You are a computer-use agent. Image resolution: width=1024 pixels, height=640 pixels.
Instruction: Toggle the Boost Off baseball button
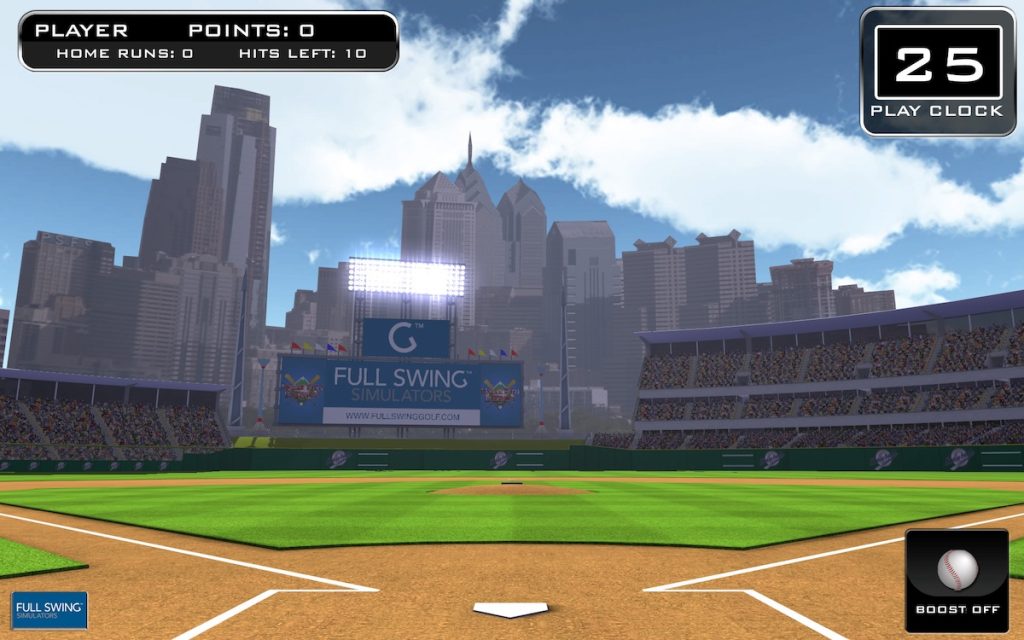[x=957, y=580]
